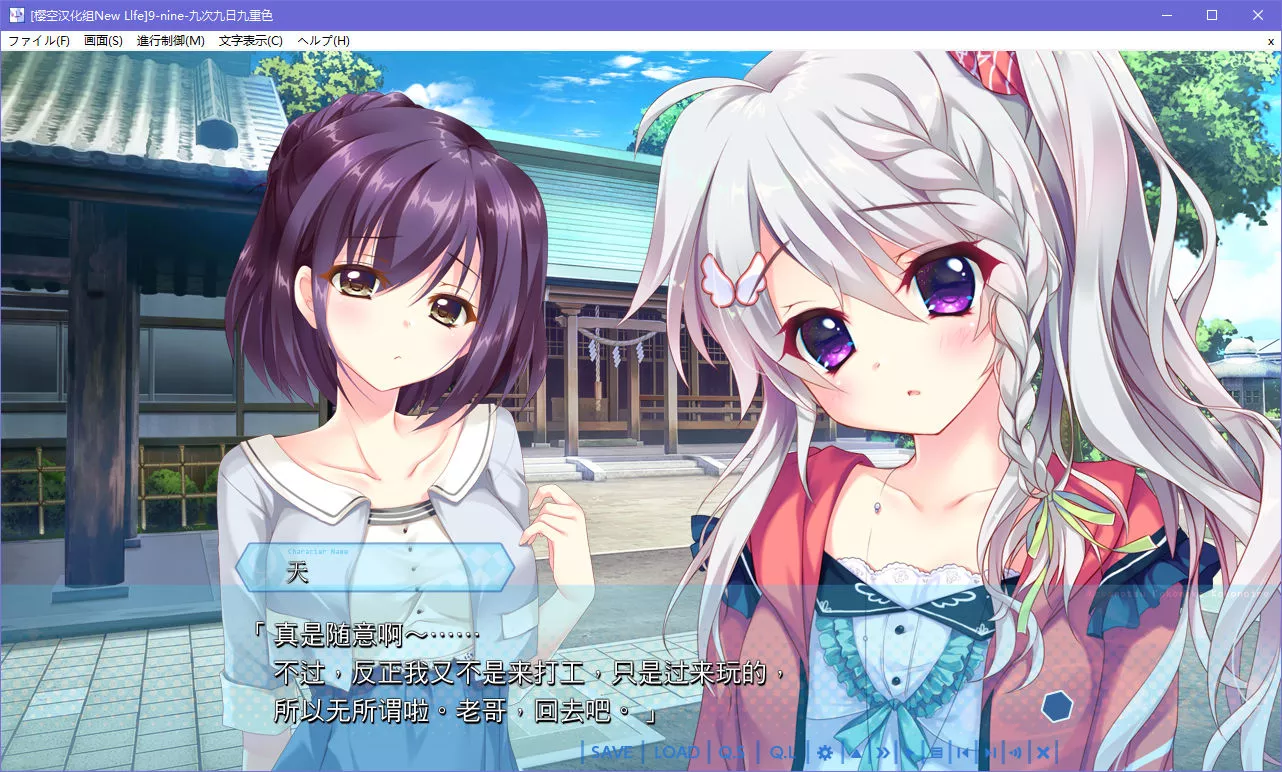Open settings via the gear icon
Viewport: 1282px width, 772px height.
click(825, 752)
